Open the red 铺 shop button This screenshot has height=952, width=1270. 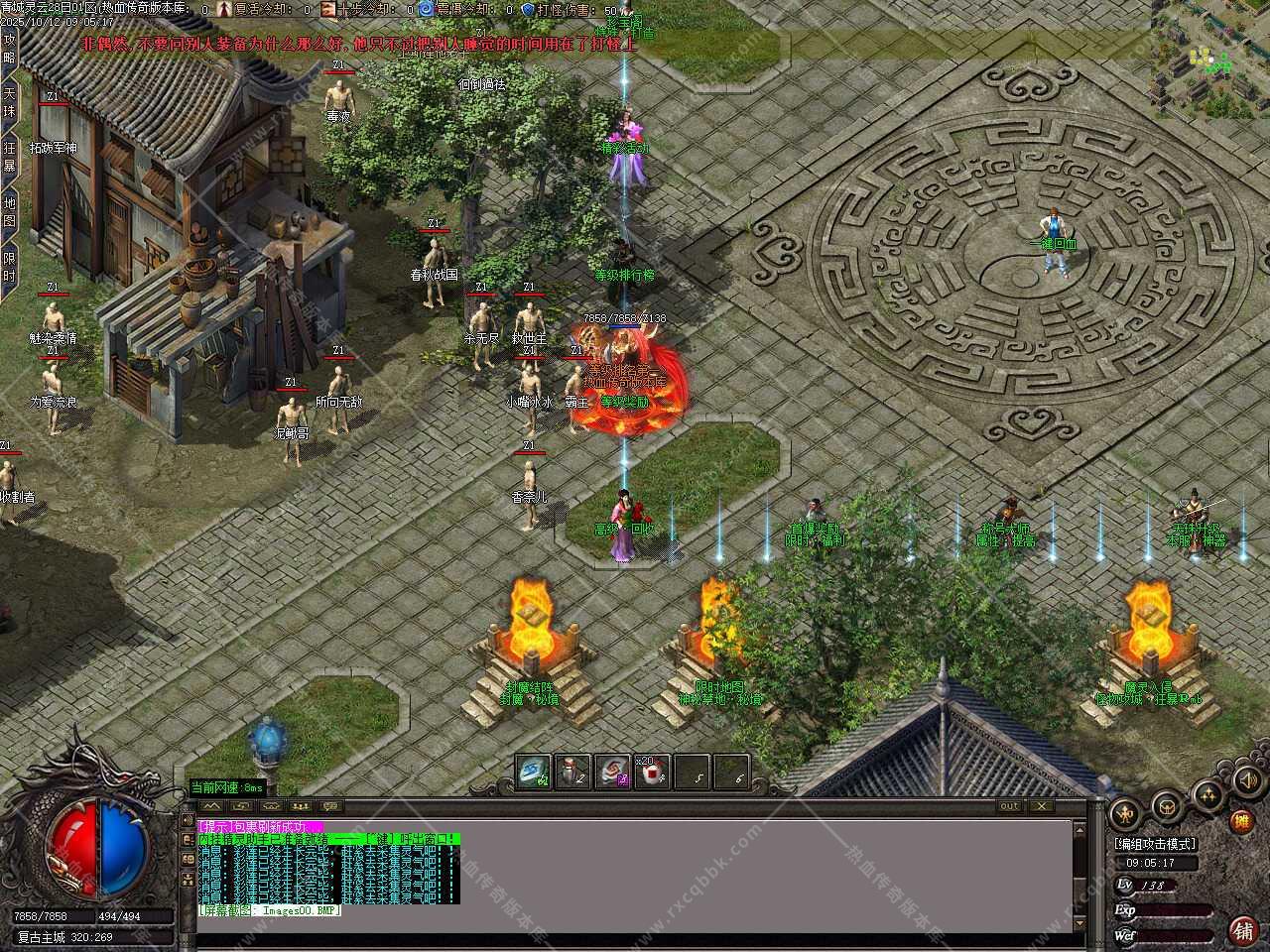pyautogui.click(x=1241, y=929)
